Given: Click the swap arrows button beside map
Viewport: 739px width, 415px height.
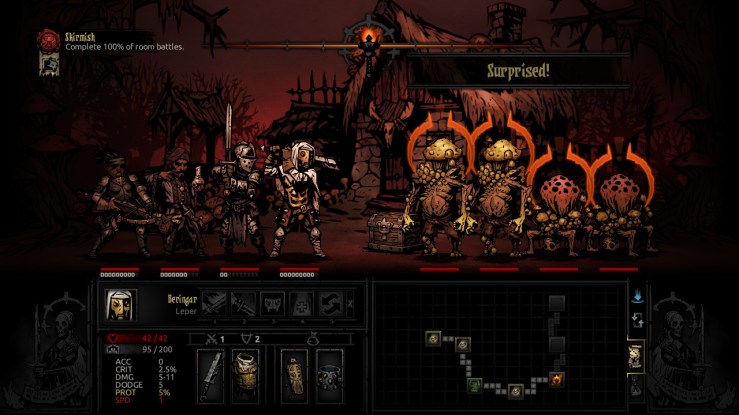Looking at the screenshot, I should tap(636, 321).
